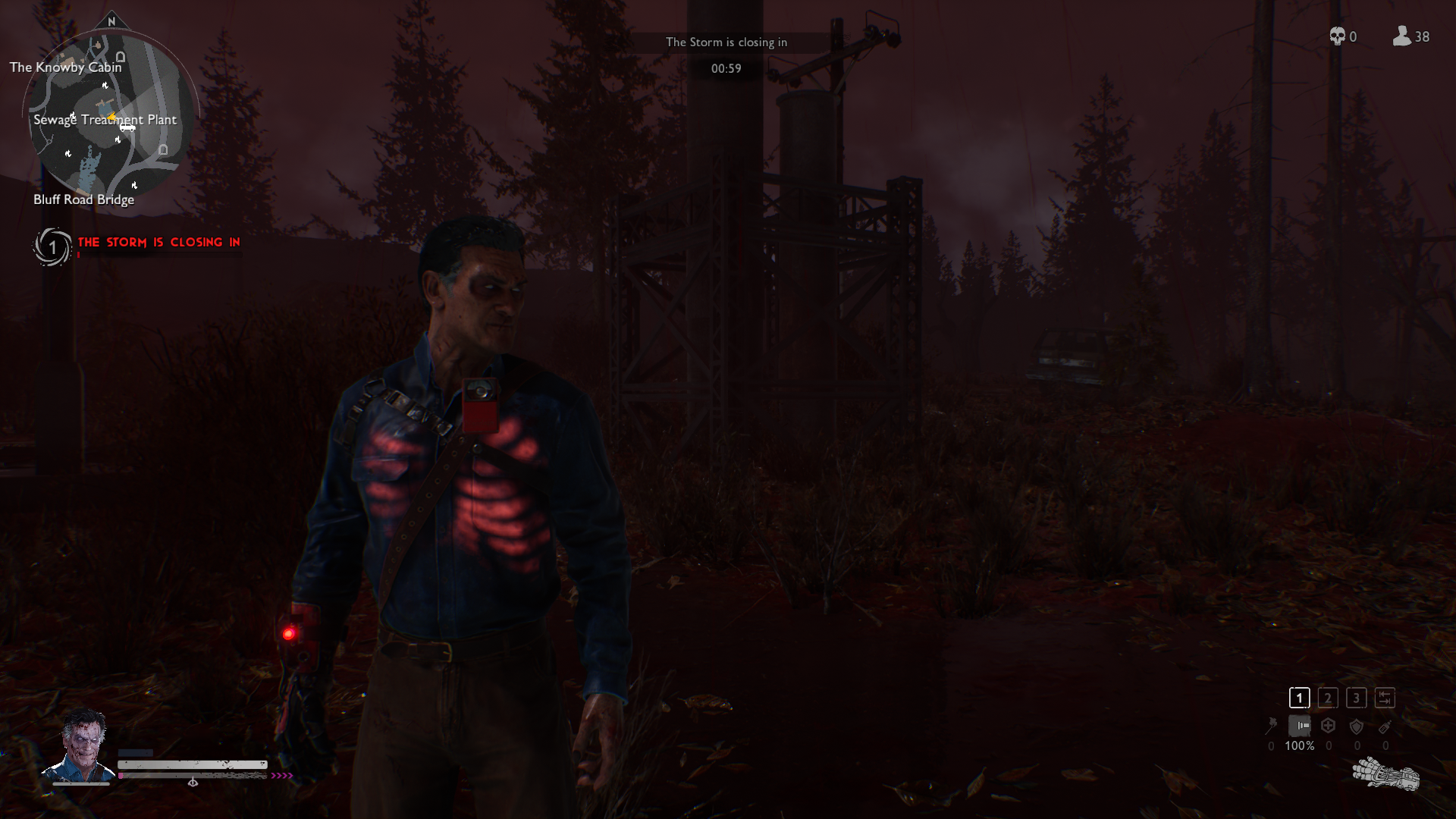Select the storm phase 1 objective tracker
This screenshot has width=1456, height=819.
(x=52, y=247)
